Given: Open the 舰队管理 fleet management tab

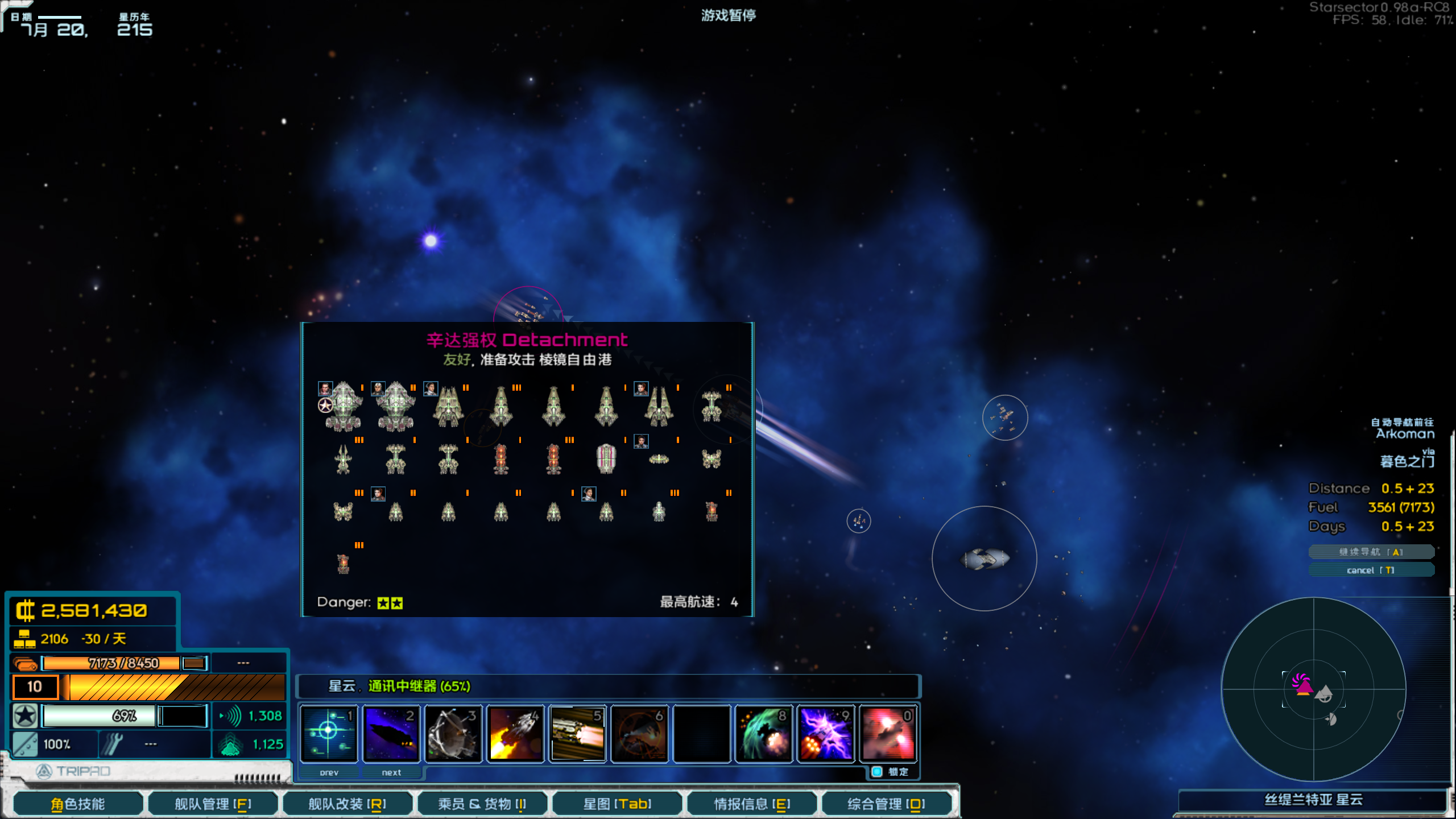Looking at the screenshot, I should [x=213, y=804].
